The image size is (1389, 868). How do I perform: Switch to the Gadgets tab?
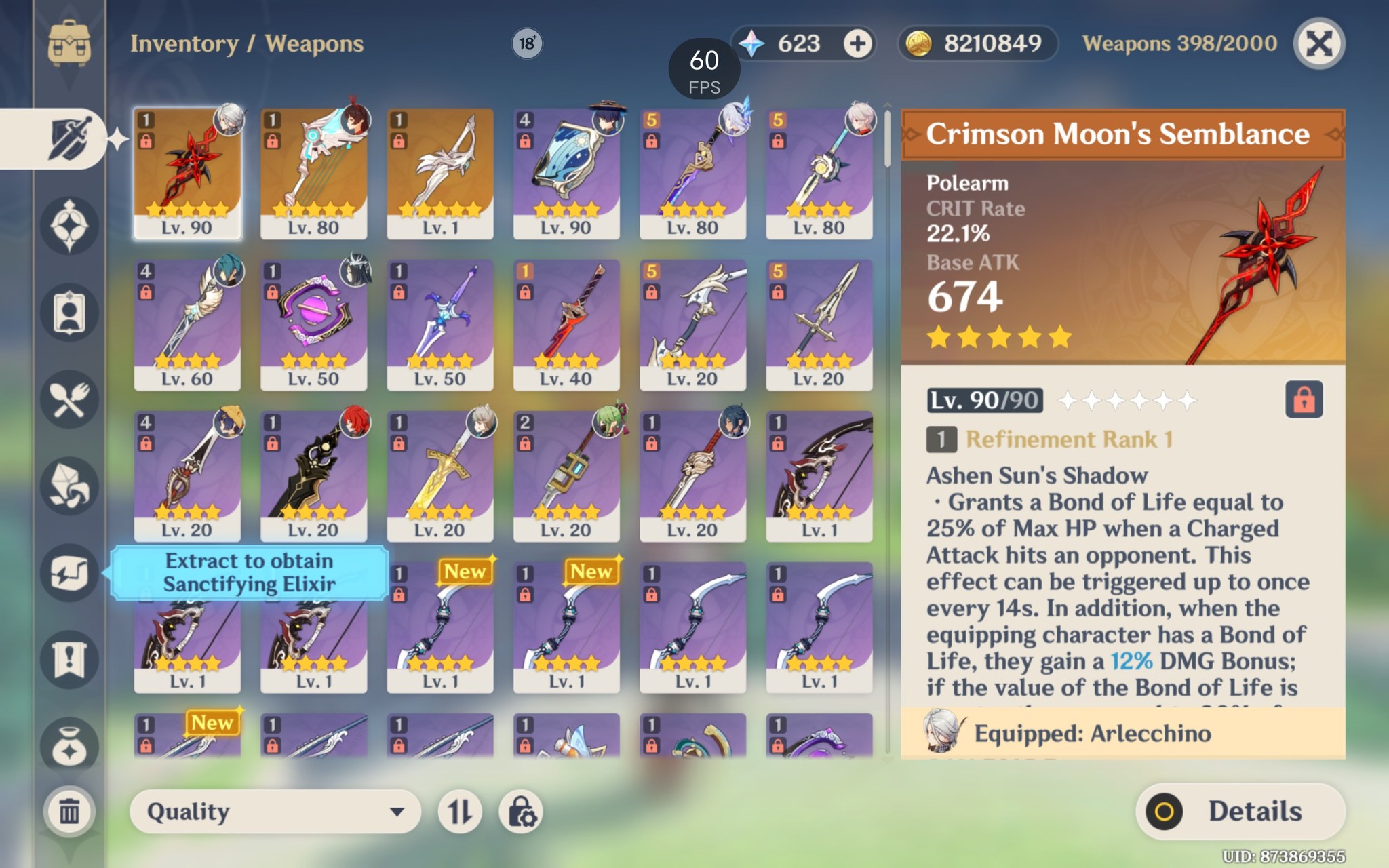coord(69,573)
